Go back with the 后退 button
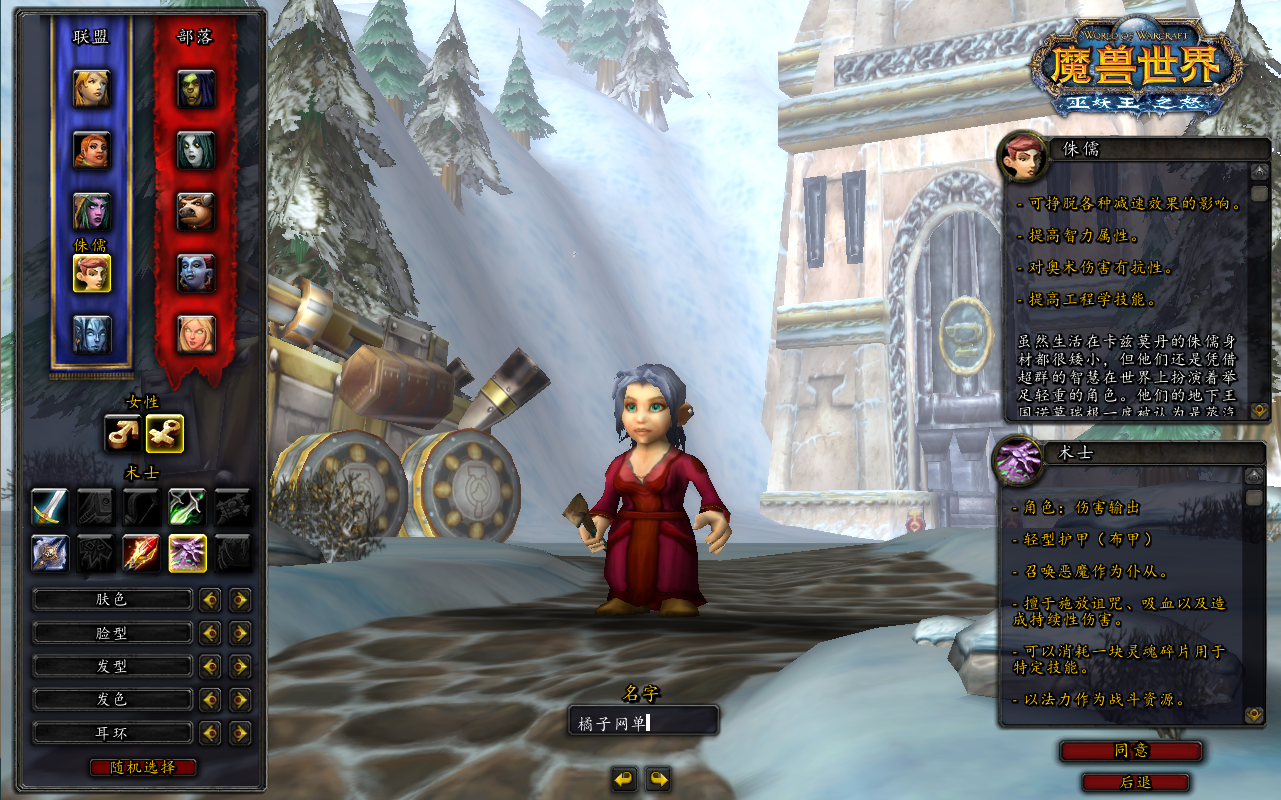This screenshot has height=800, width=1281. pos(1135,782)
